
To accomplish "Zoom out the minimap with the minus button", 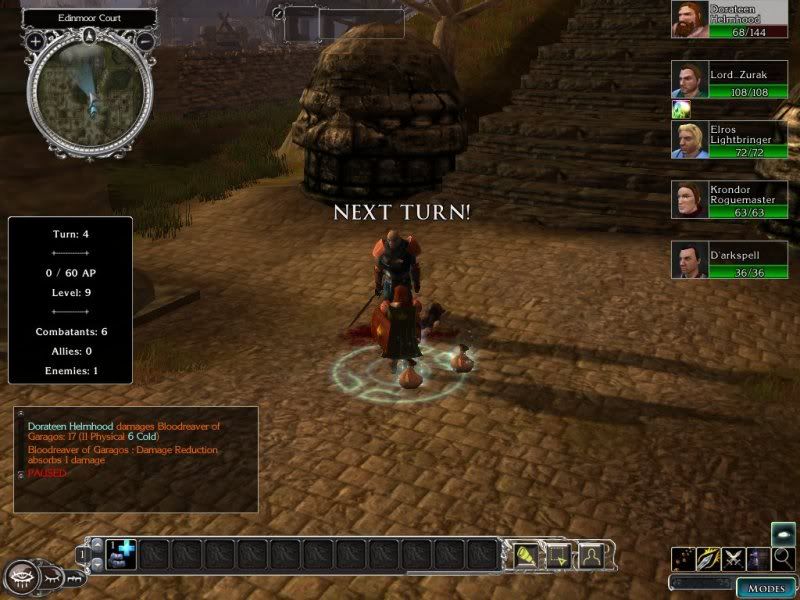I will pos(145,42).
